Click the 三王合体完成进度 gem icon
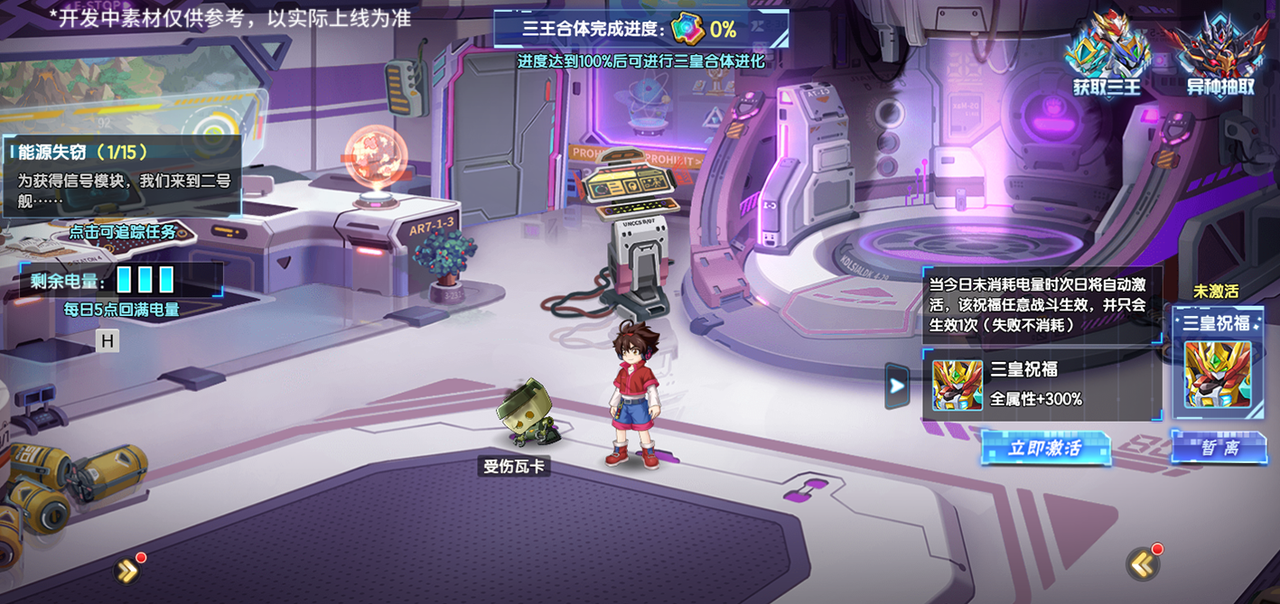This screenshot has height=604, width=1280. [688, 29]
